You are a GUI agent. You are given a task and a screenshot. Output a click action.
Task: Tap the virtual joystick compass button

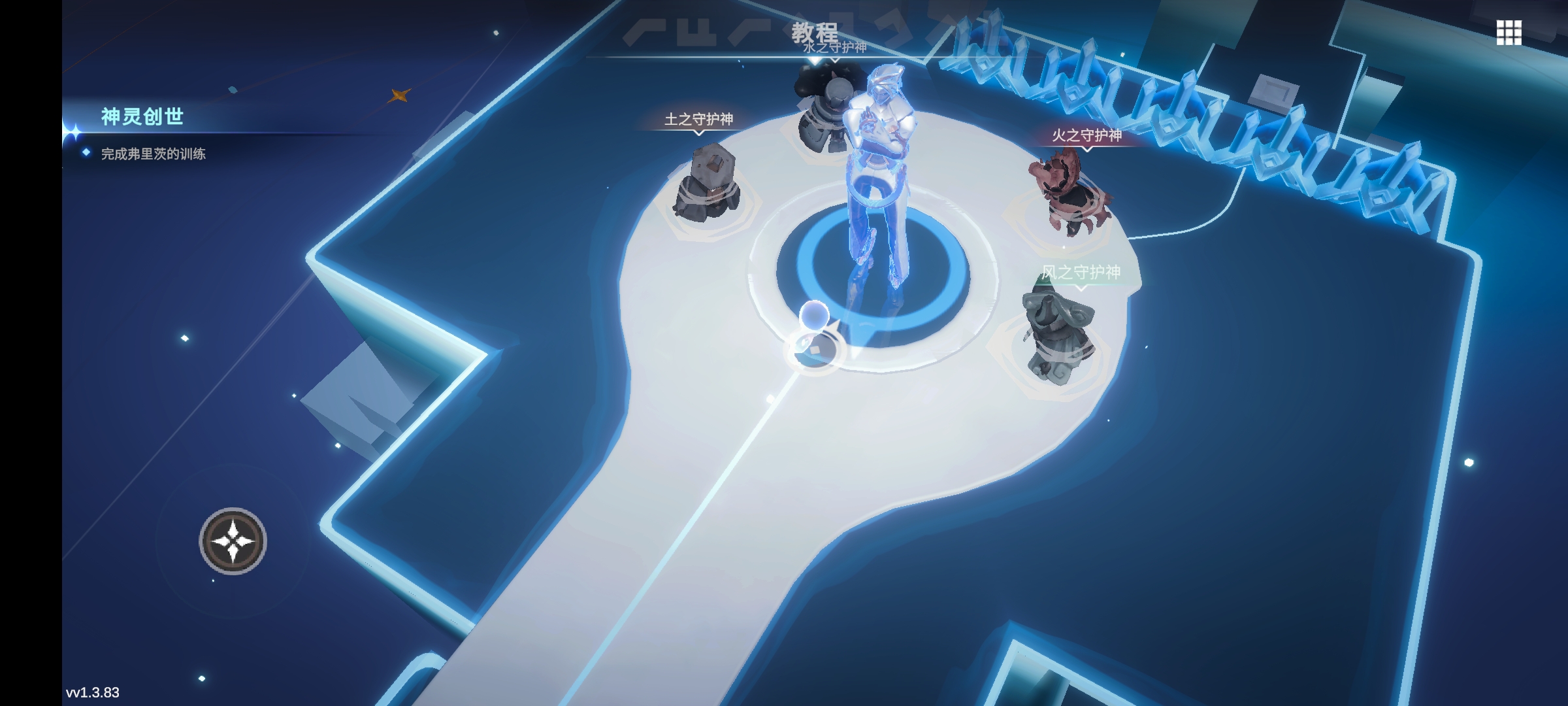[x=233, y=541]
